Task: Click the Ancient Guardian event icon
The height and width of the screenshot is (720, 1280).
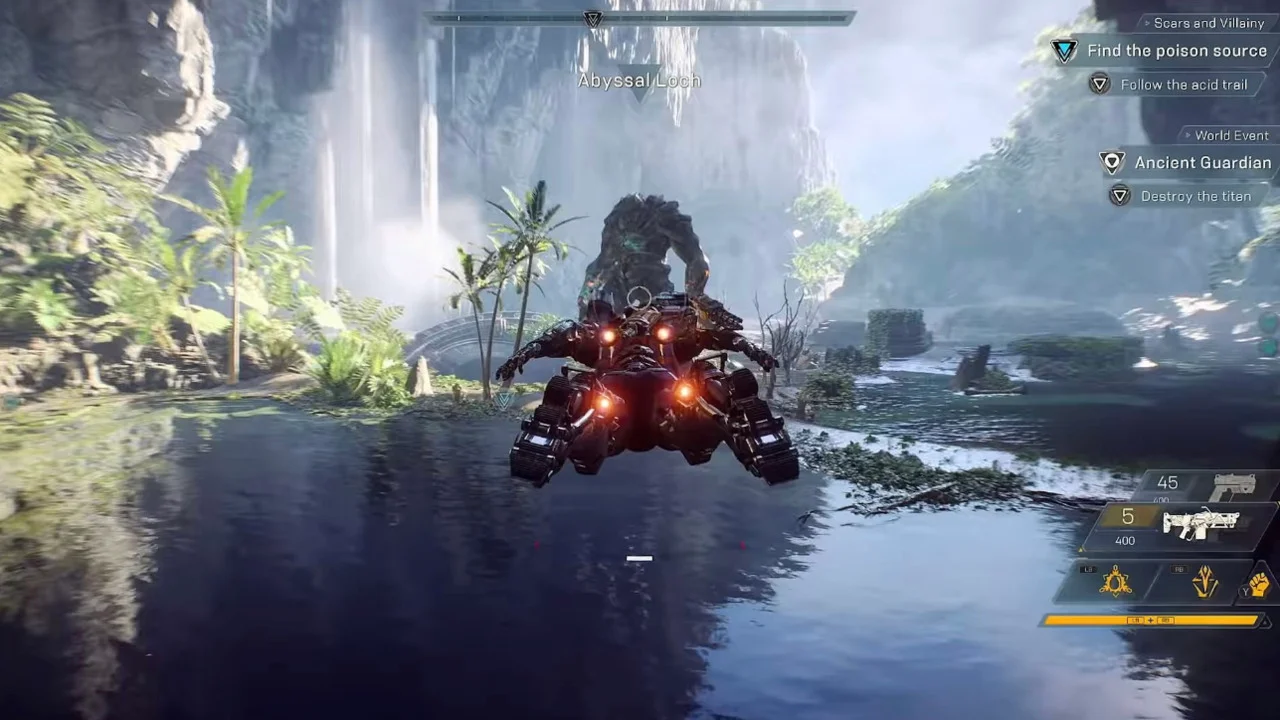Action: click(1112, 162)
